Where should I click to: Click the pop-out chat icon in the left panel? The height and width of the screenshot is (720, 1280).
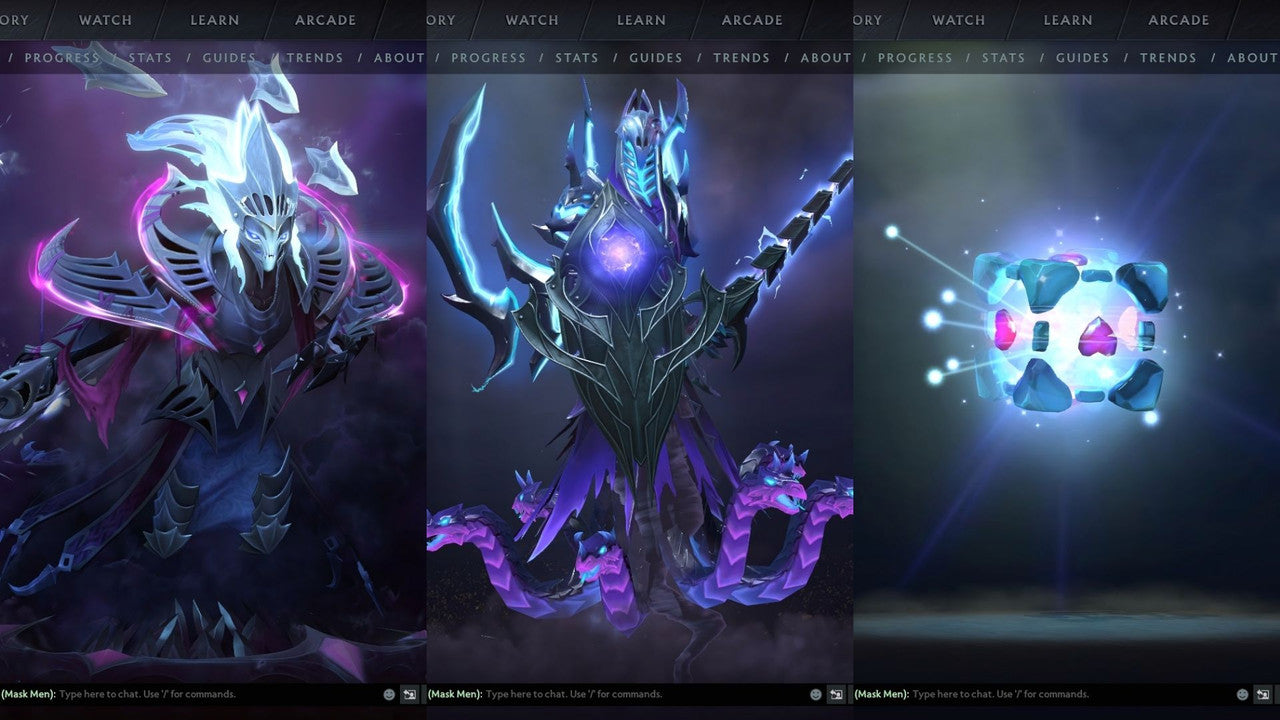408,693
